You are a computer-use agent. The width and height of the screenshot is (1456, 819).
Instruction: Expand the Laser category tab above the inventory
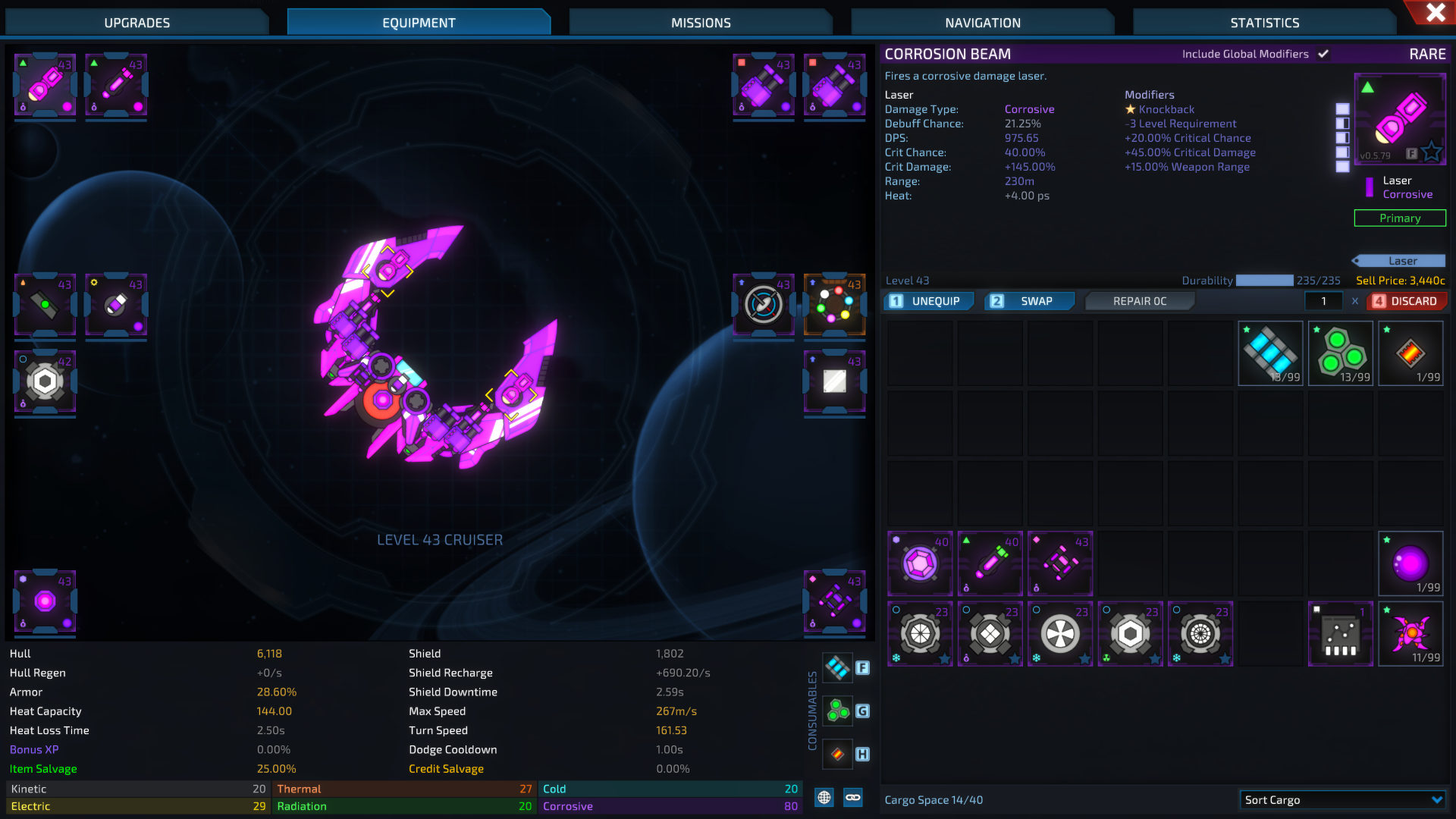(1399, 260)
